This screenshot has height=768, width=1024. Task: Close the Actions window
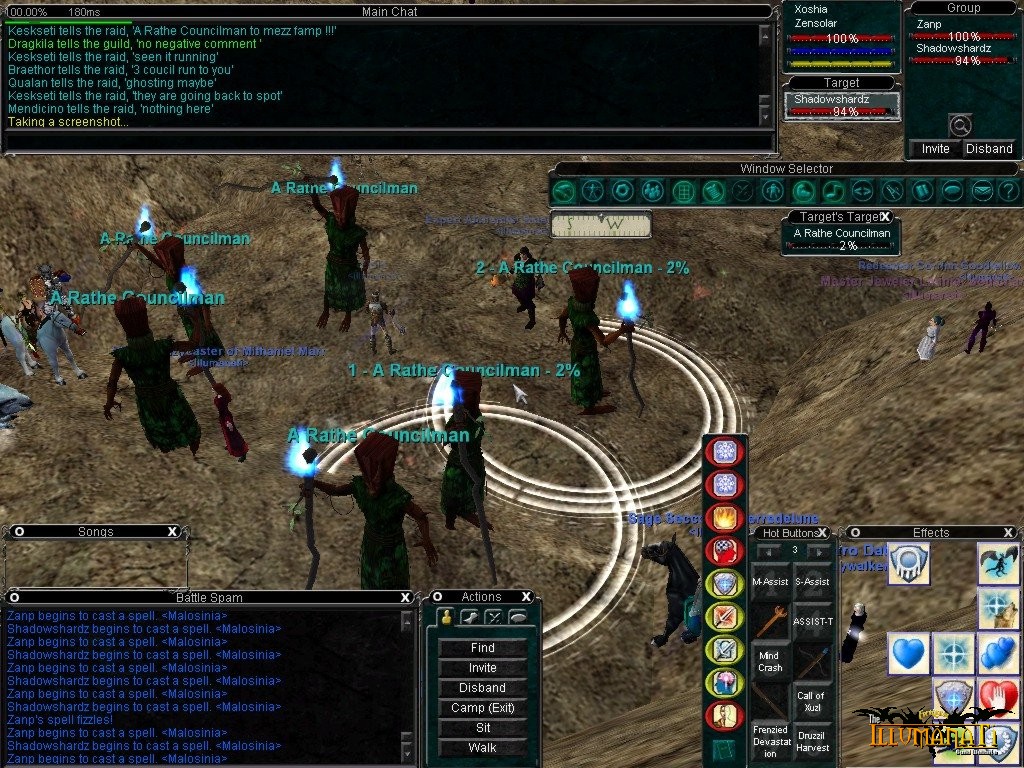tap(526, 597)
